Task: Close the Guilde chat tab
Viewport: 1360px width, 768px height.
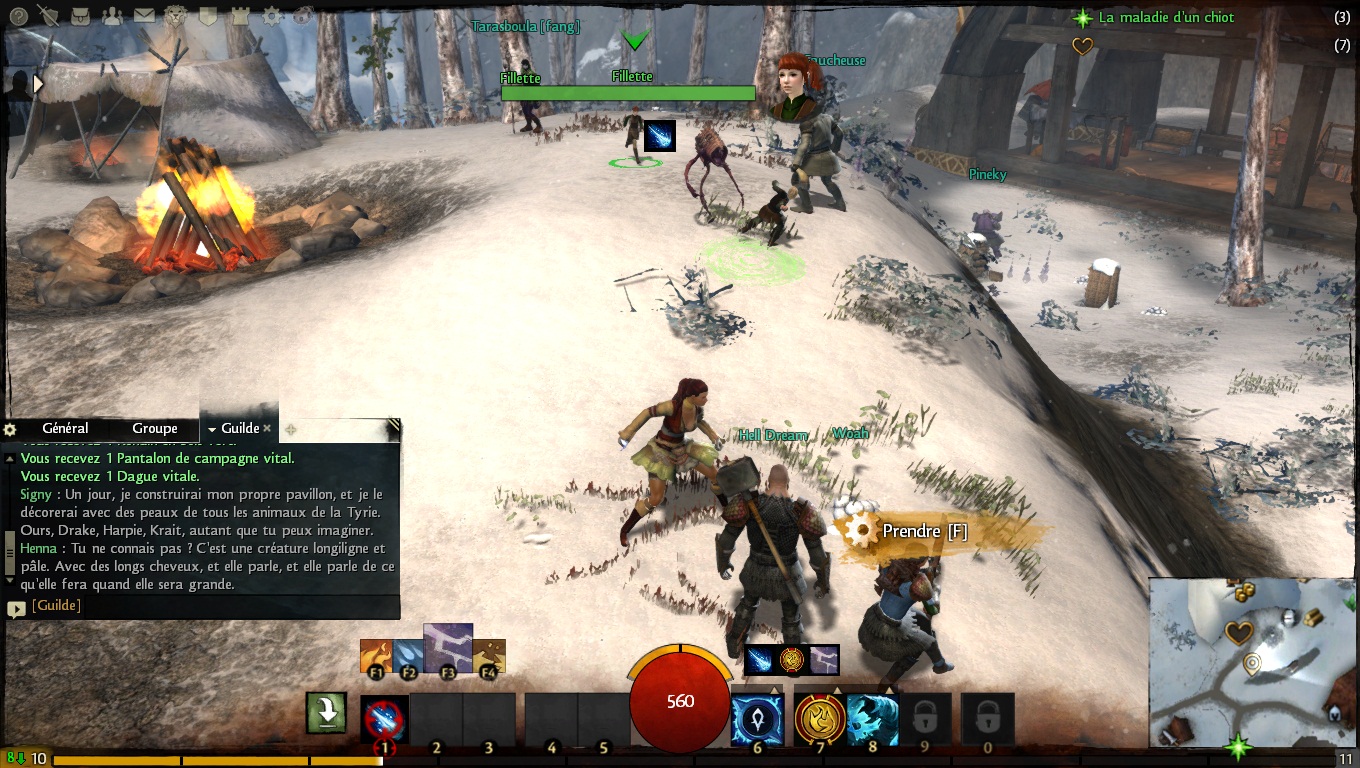Action: coord(267,428)
